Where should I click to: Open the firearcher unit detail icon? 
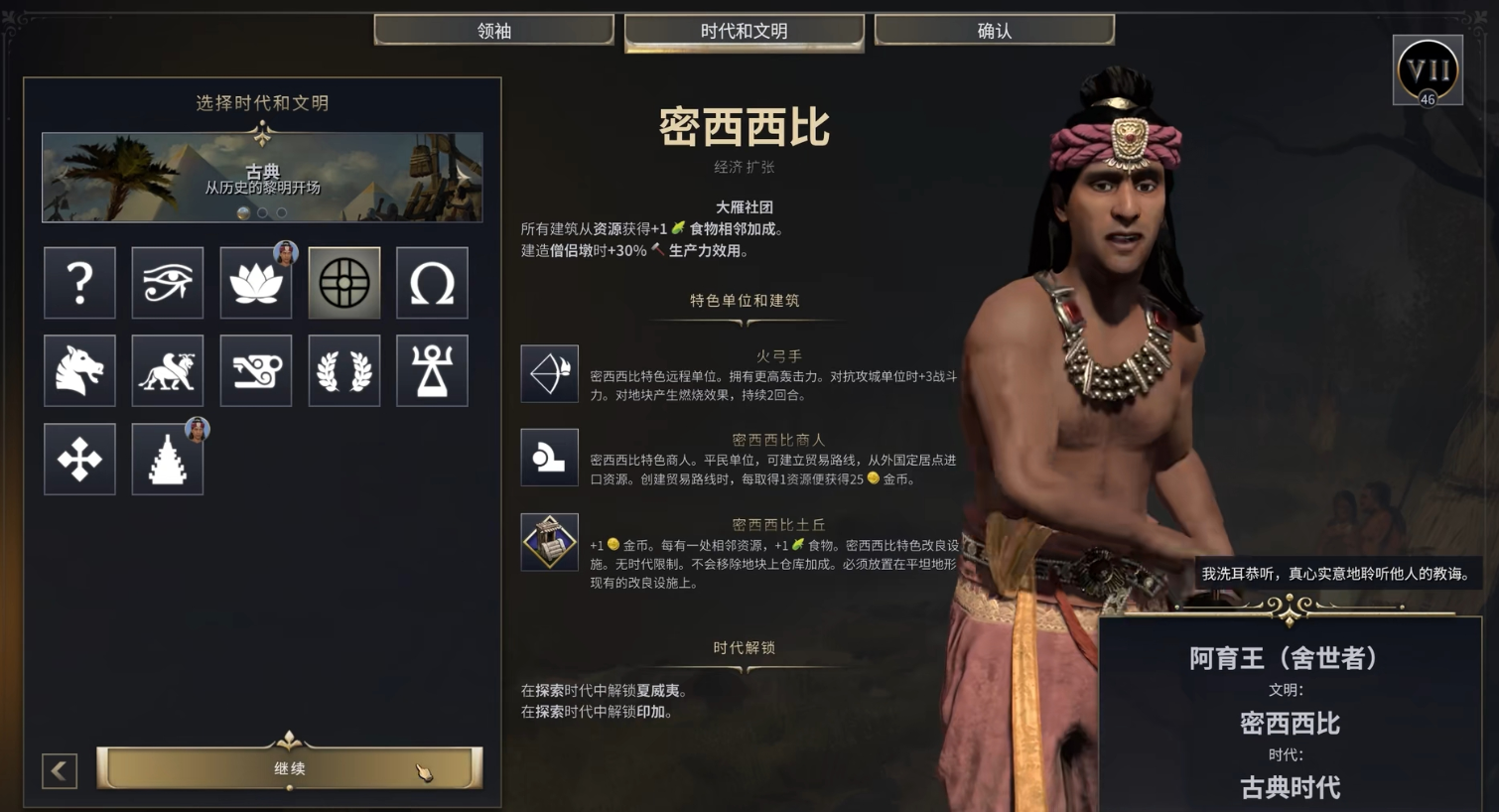click(550, 374)
